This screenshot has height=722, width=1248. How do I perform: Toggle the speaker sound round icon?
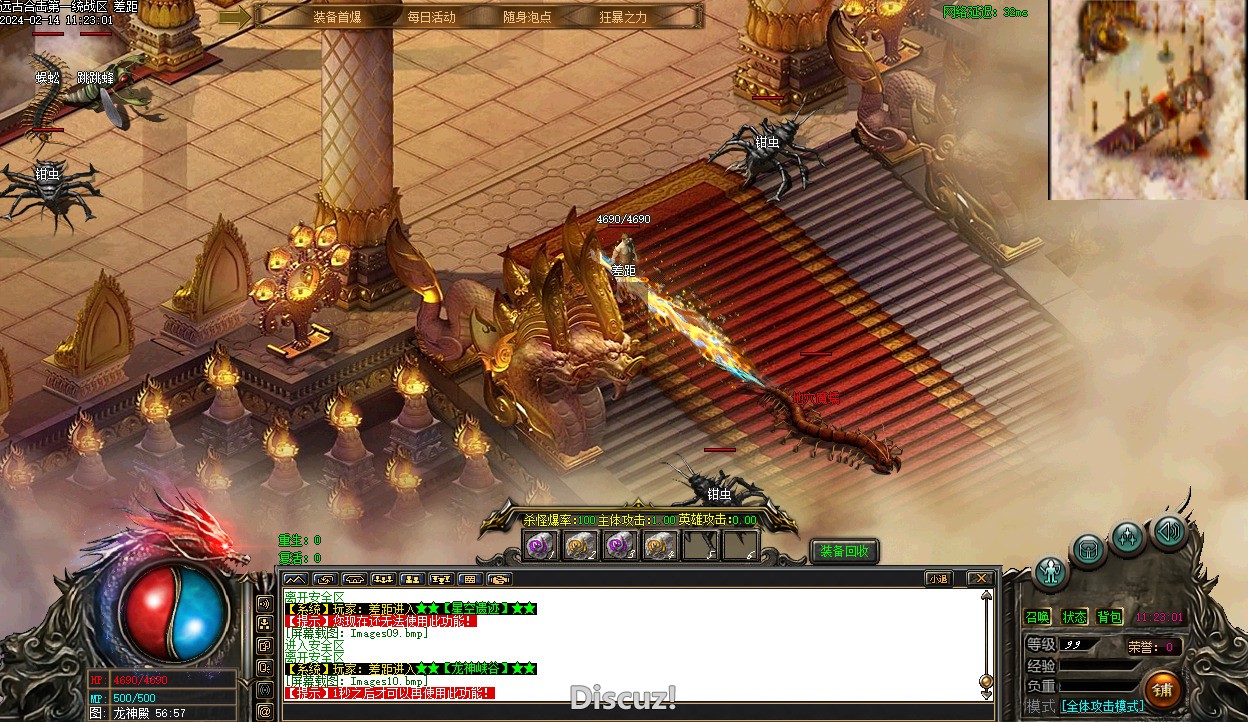pos(1169,531)
